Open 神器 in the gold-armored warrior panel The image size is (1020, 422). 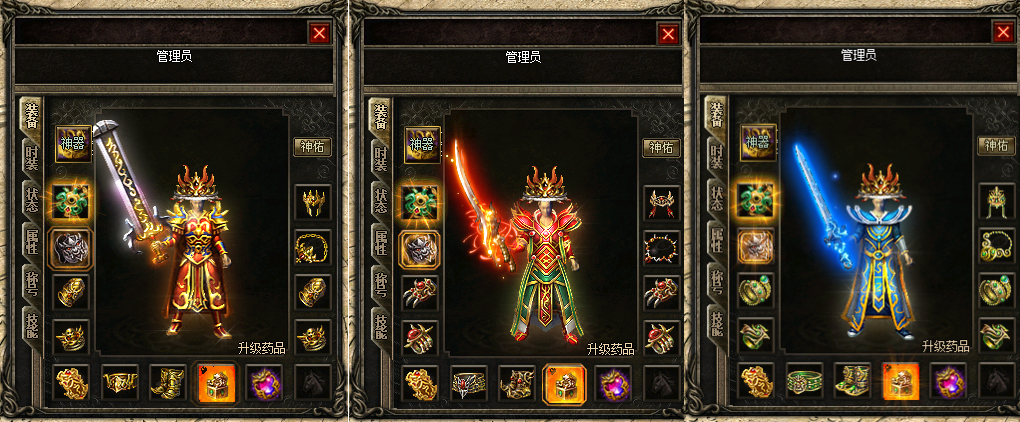click(73, 144)
